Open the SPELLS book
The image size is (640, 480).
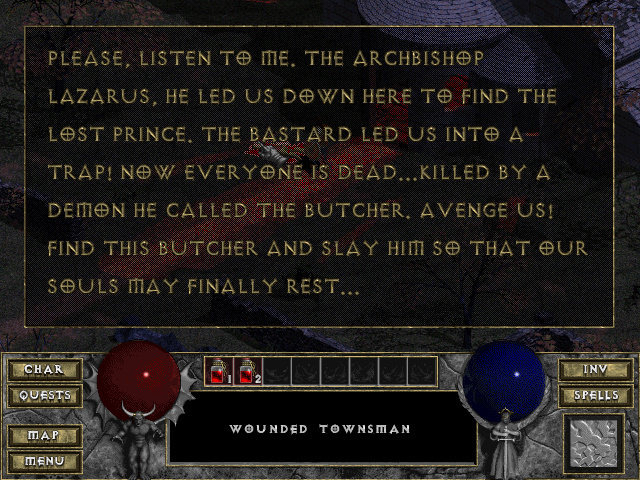click(595, 395)
